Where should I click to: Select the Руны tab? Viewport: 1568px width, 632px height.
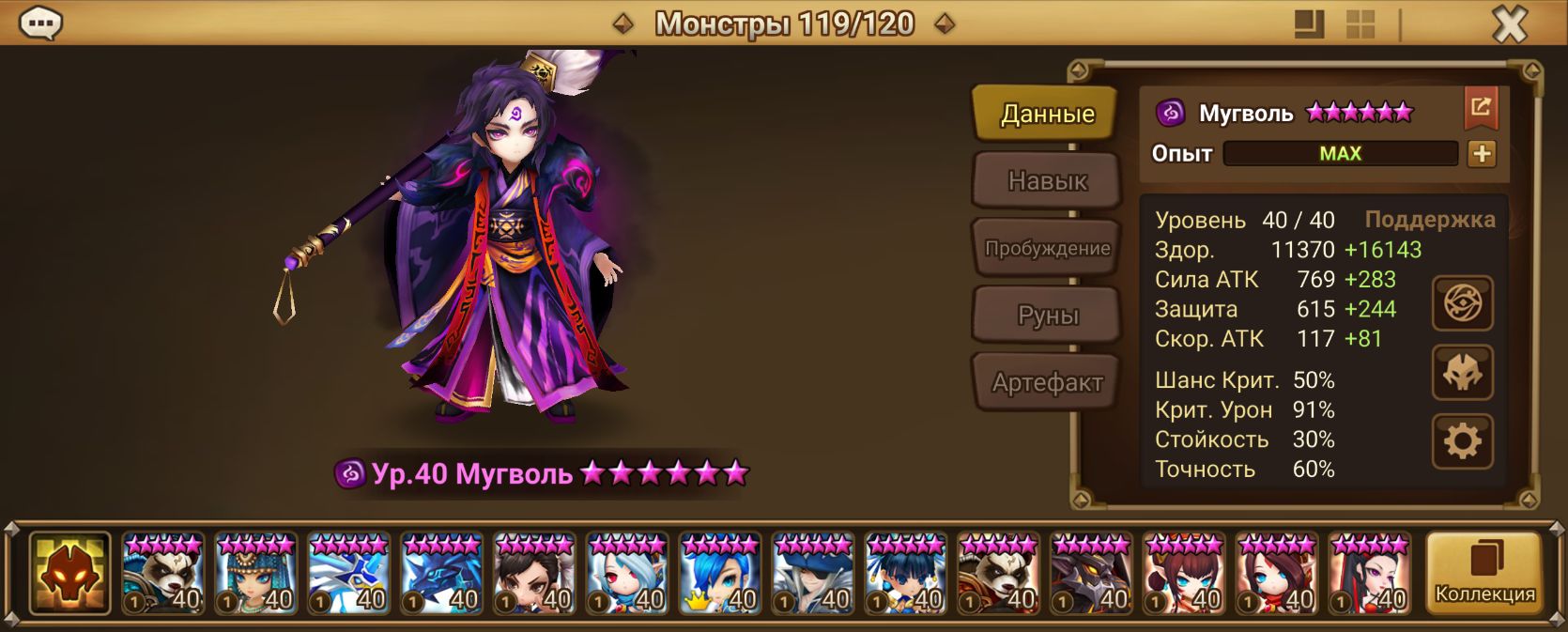(1047, 316)
